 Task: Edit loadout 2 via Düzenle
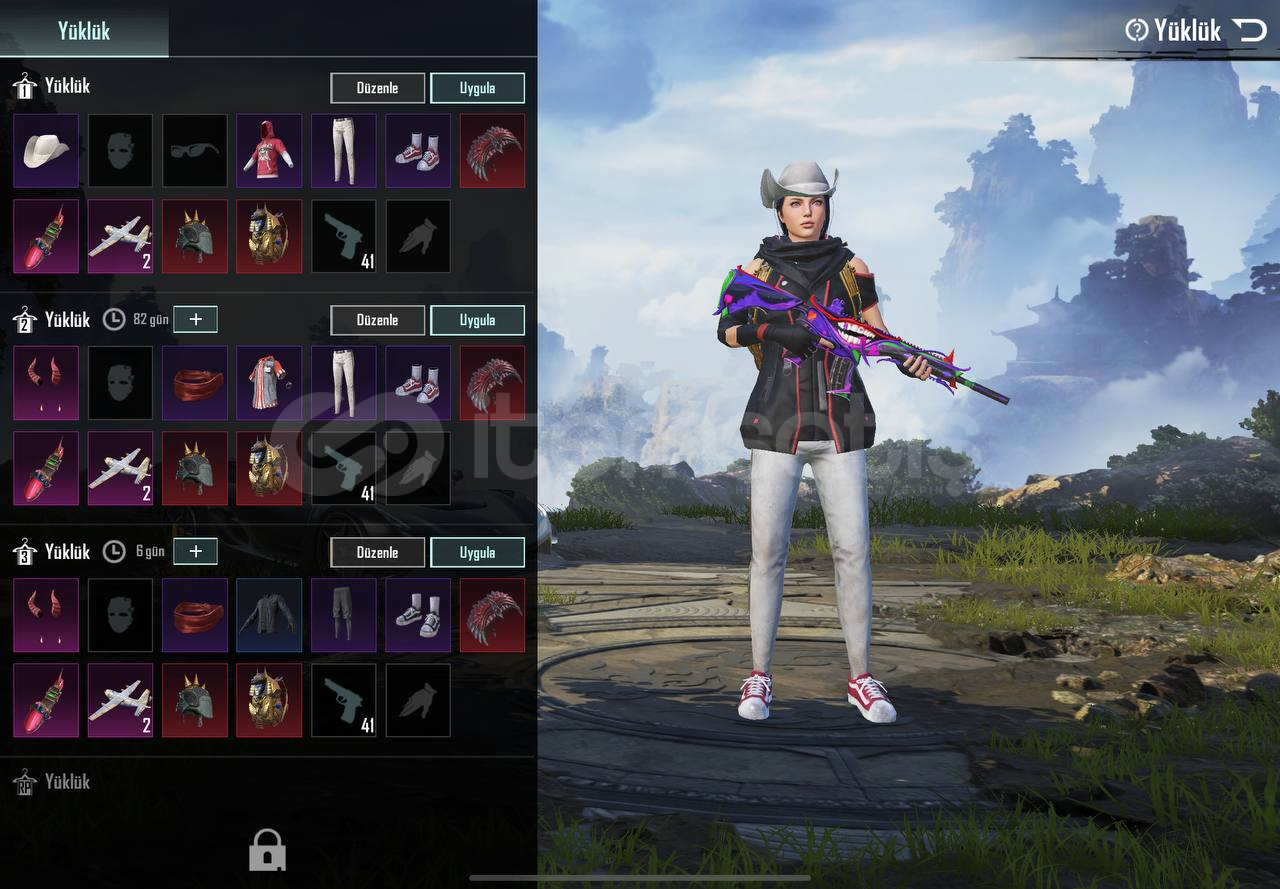[377, 320]
